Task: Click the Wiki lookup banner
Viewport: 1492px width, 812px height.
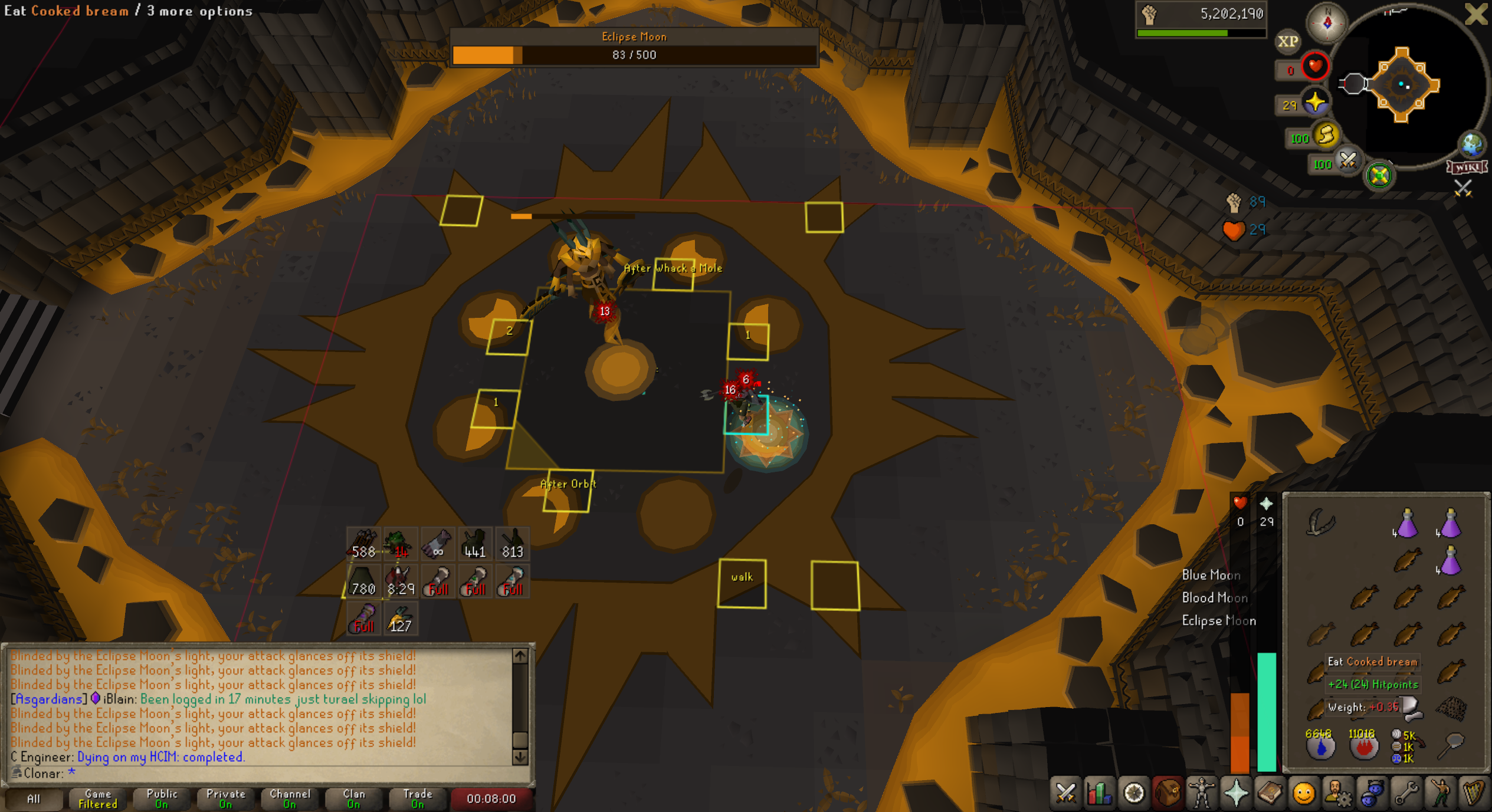Action: (x=1467, y=167)
